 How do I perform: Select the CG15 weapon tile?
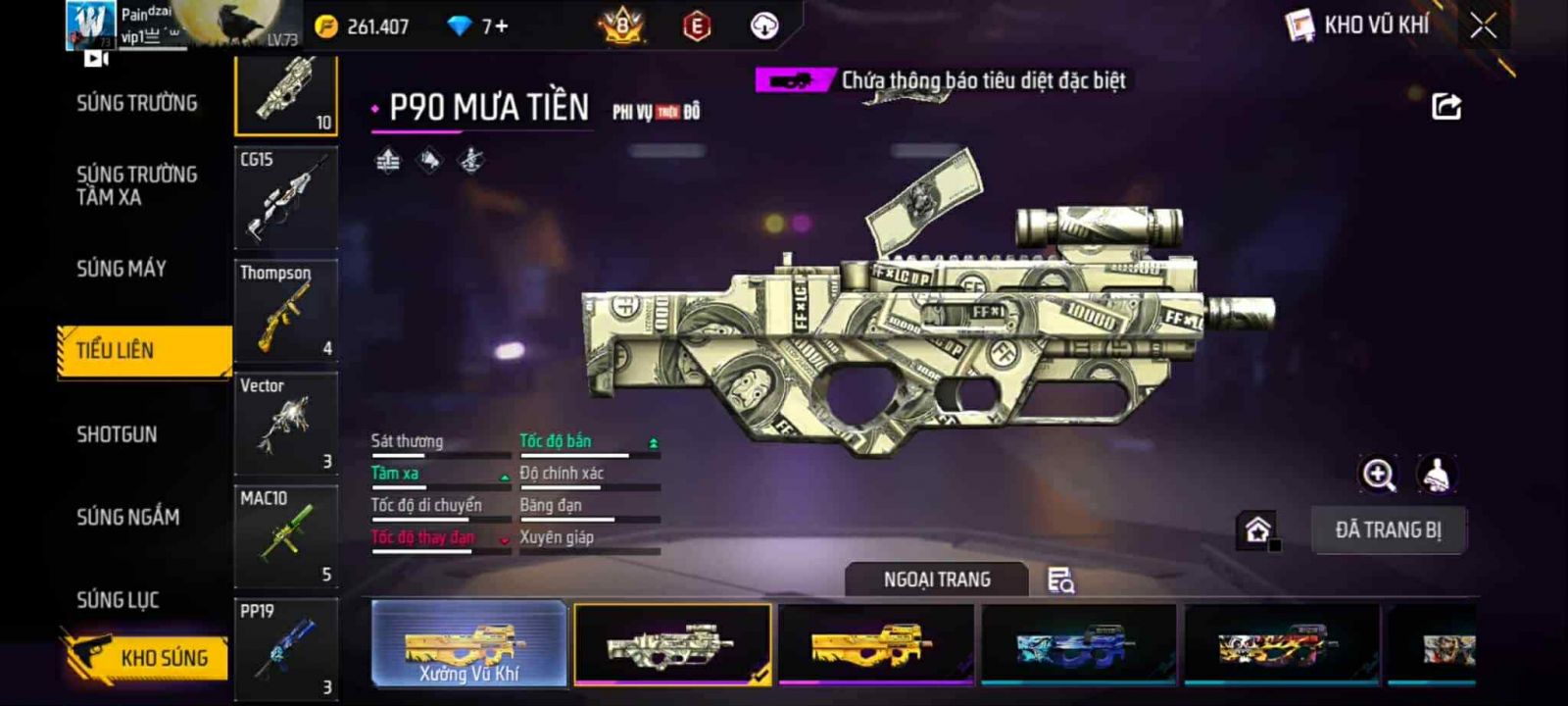coord(286,197)
